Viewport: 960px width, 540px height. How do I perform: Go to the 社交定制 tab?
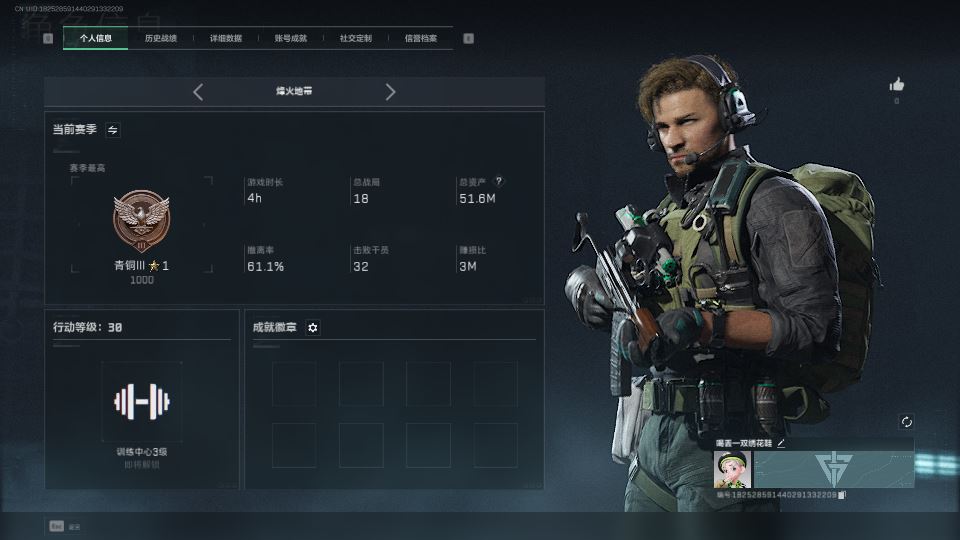[x=355, y=39]
